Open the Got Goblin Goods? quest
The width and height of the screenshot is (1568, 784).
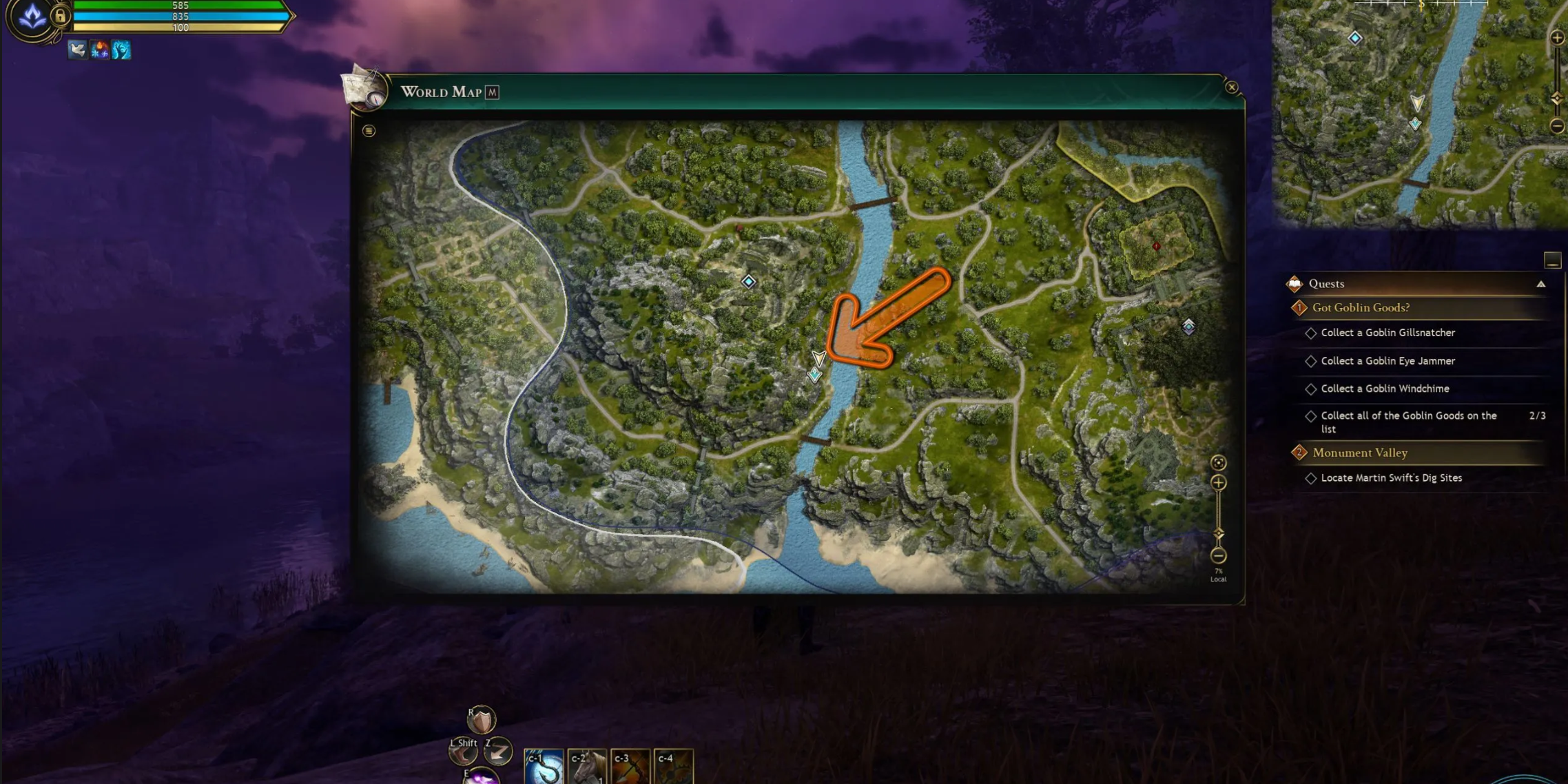tap(1360, 308)
